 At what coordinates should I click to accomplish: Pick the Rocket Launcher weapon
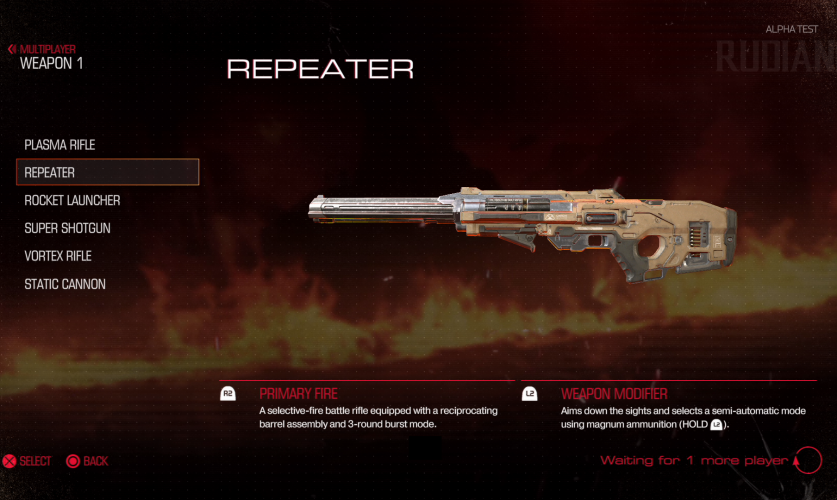pyautogui.click(x=72, y=201)
